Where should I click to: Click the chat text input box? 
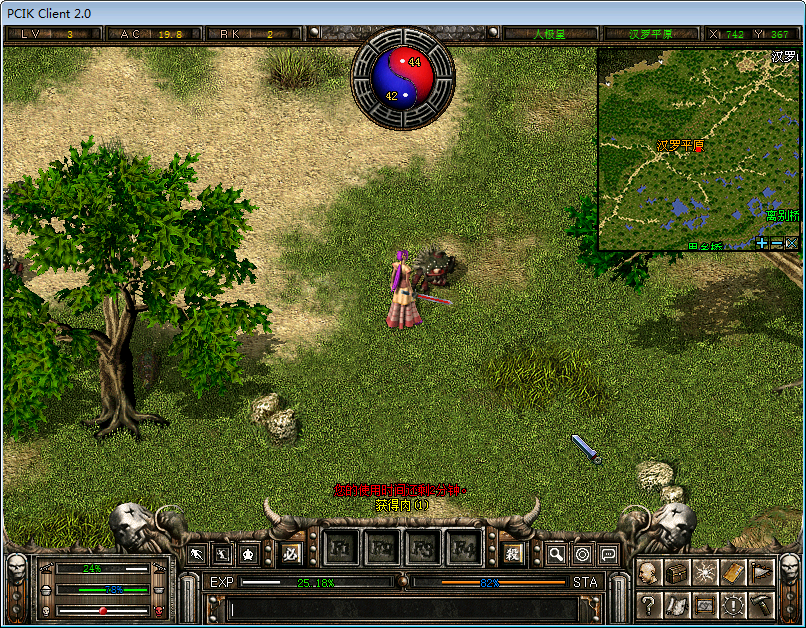pos(400,608)
